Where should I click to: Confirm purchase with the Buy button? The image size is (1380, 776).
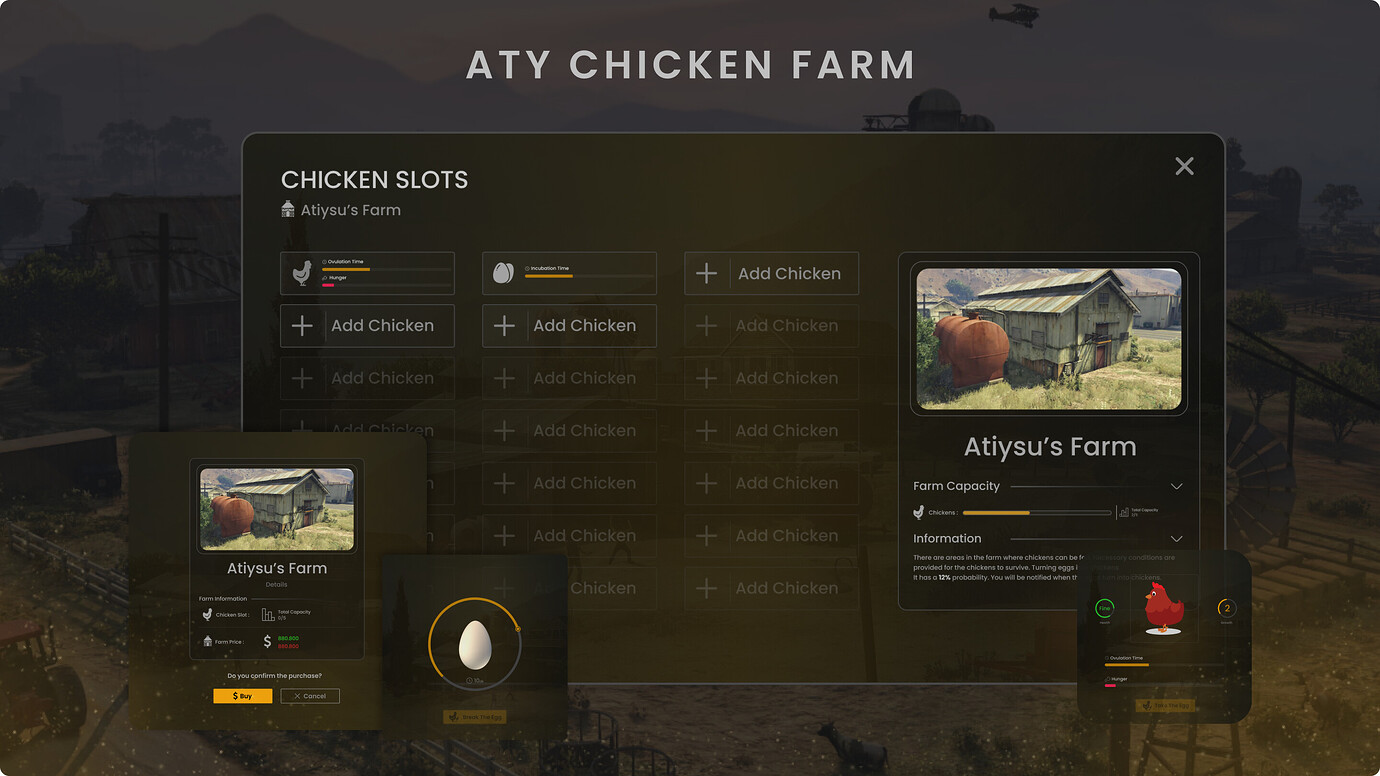[x=243, y=696]
